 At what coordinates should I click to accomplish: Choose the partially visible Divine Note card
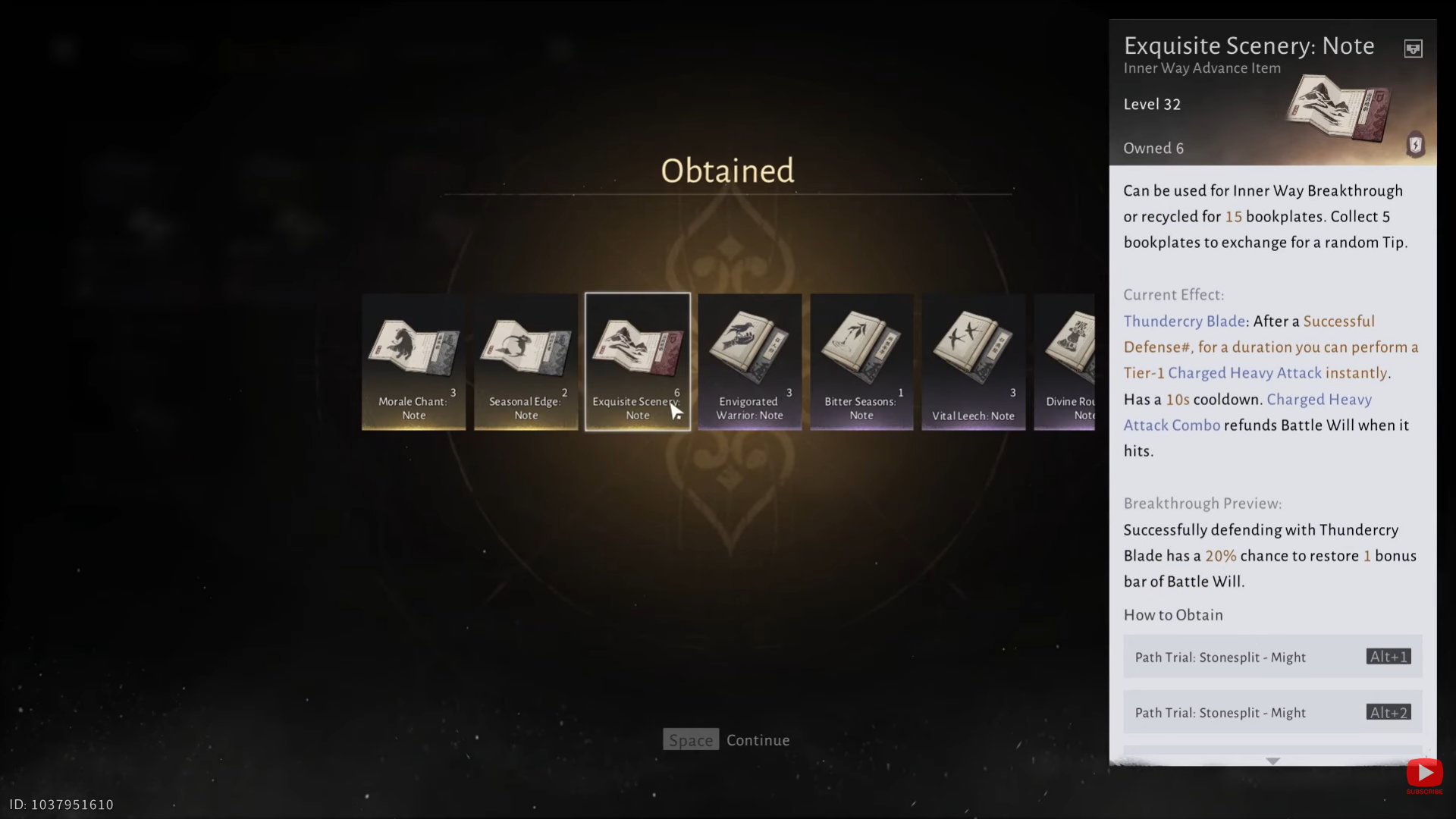point(1066,362)
